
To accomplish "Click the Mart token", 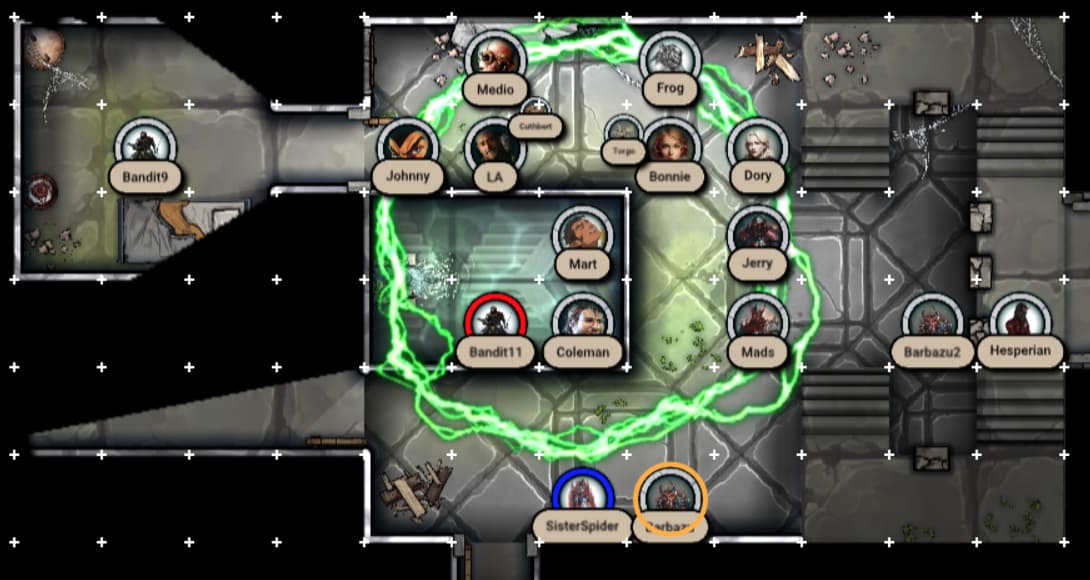I will click(x=582, y=235).
